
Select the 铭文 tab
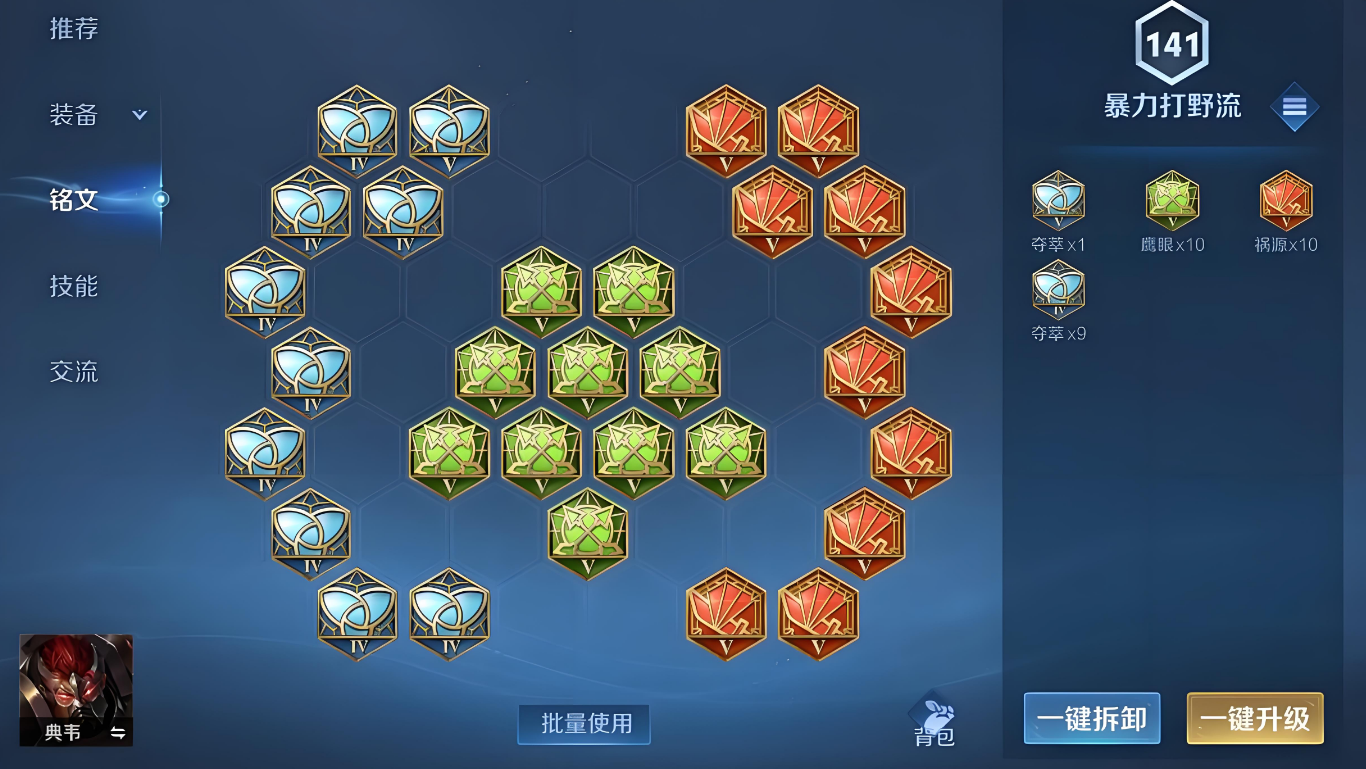[74, 199]
